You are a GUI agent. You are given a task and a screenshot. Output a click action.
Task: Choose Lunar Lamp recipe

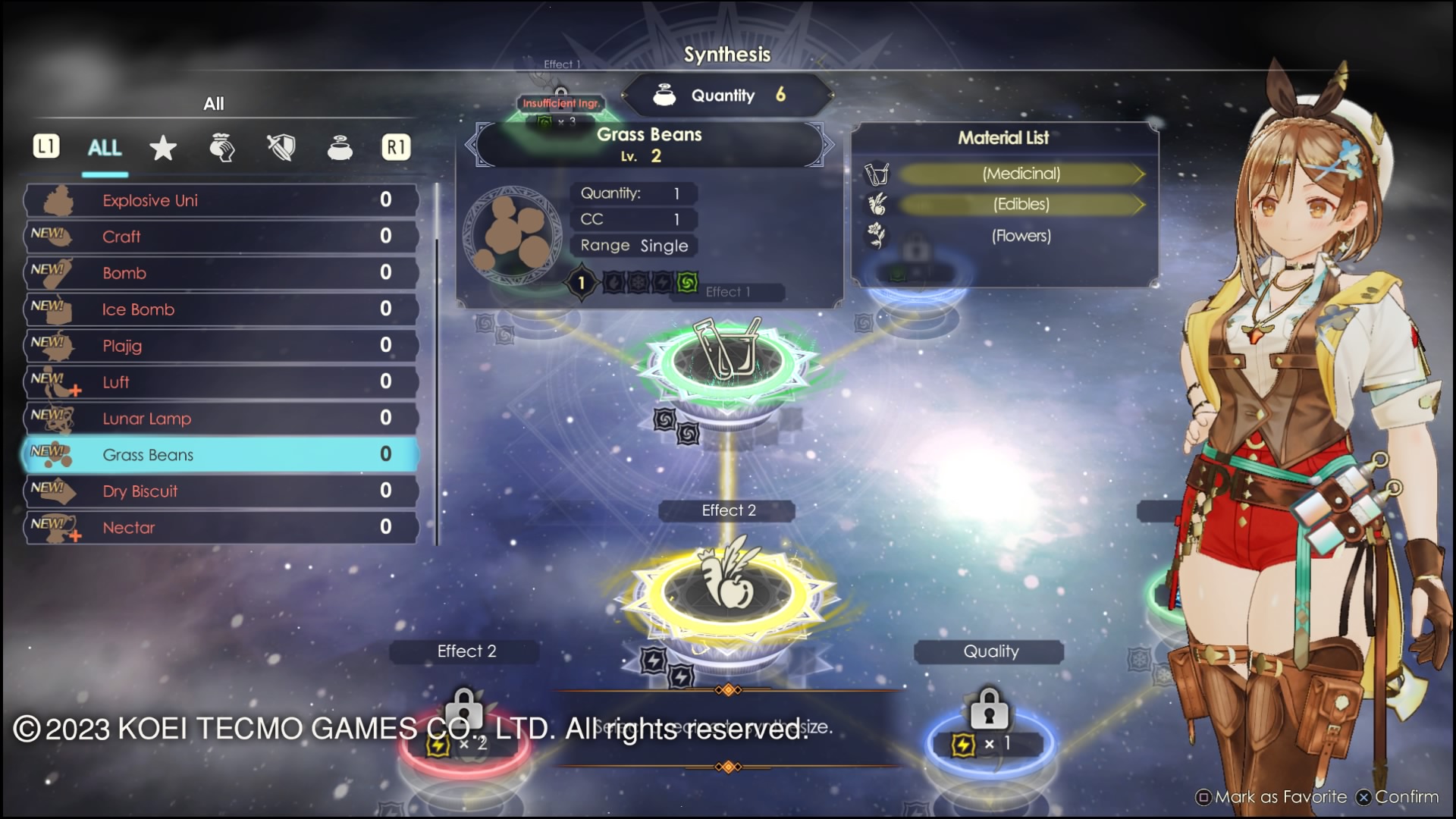point(221,419)
